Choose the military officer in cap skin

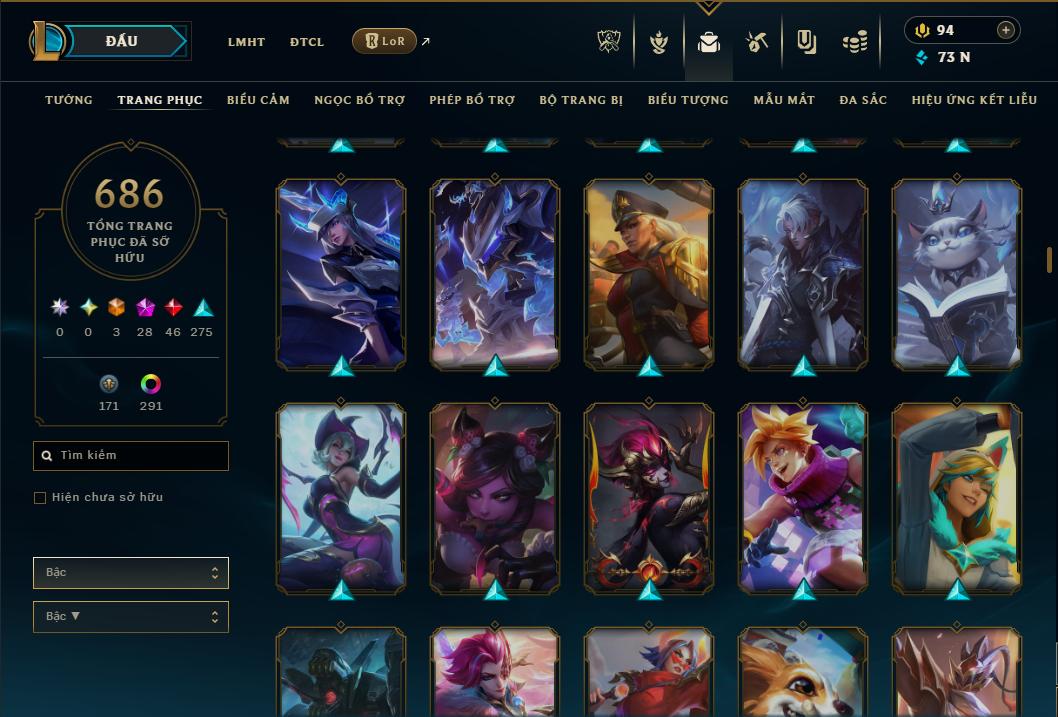(x=649, y=273)
